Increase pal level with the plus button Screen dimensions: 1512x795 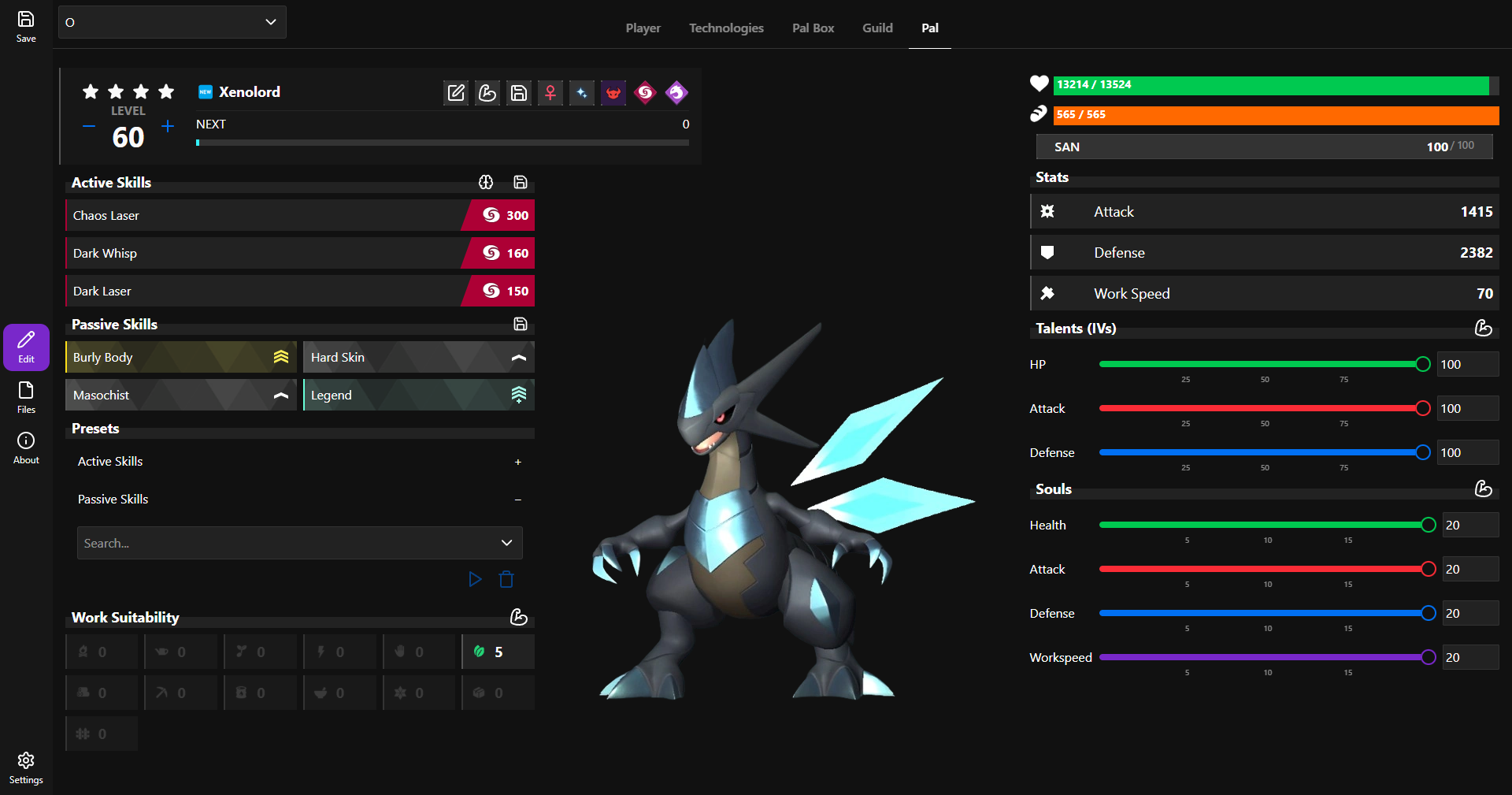pyautogui.click(x=168, y=126)
